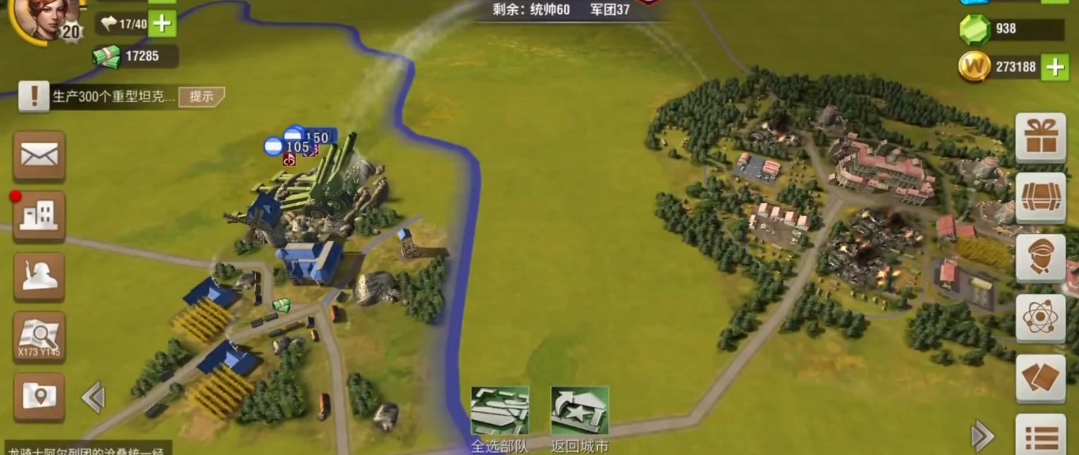Open the officer generals menu
The width and height of the screenshot is (1079, 455).
1040,258
